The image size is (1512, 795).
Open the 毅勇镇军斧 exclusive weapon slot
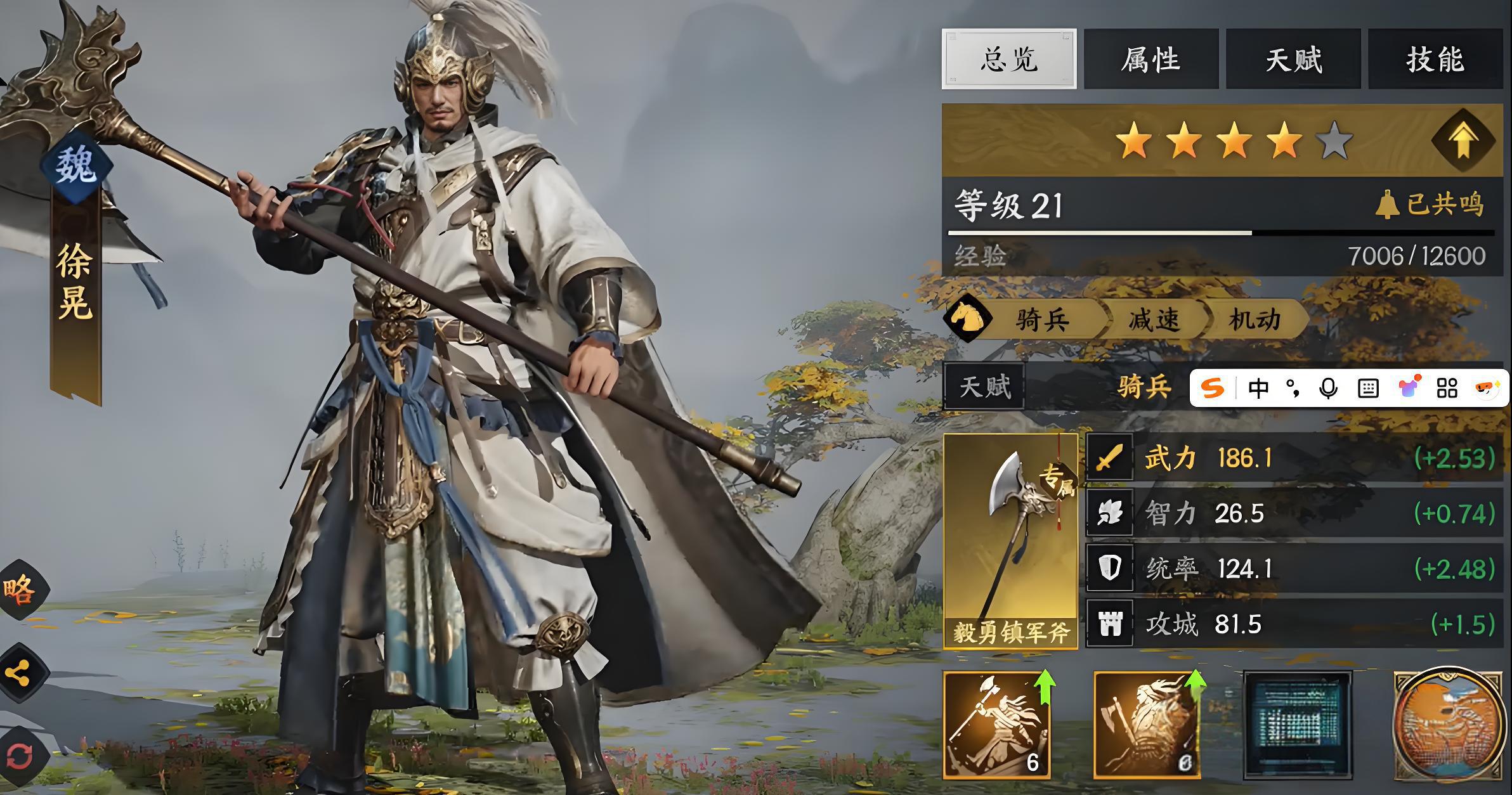pyautogui.click(x=1010, y=540)
